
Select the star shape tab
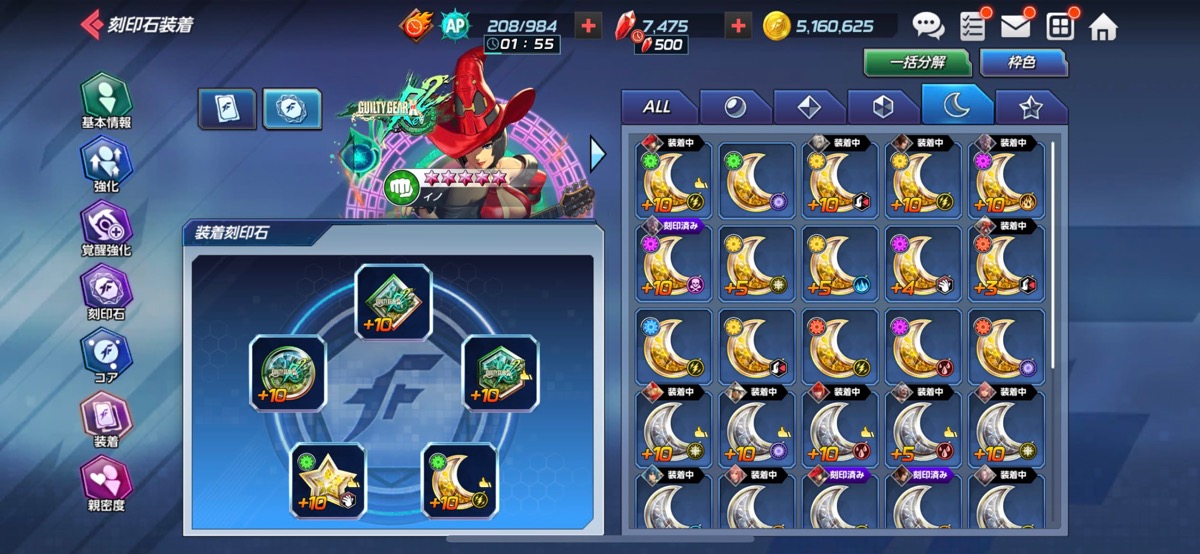coord(1030,107)
